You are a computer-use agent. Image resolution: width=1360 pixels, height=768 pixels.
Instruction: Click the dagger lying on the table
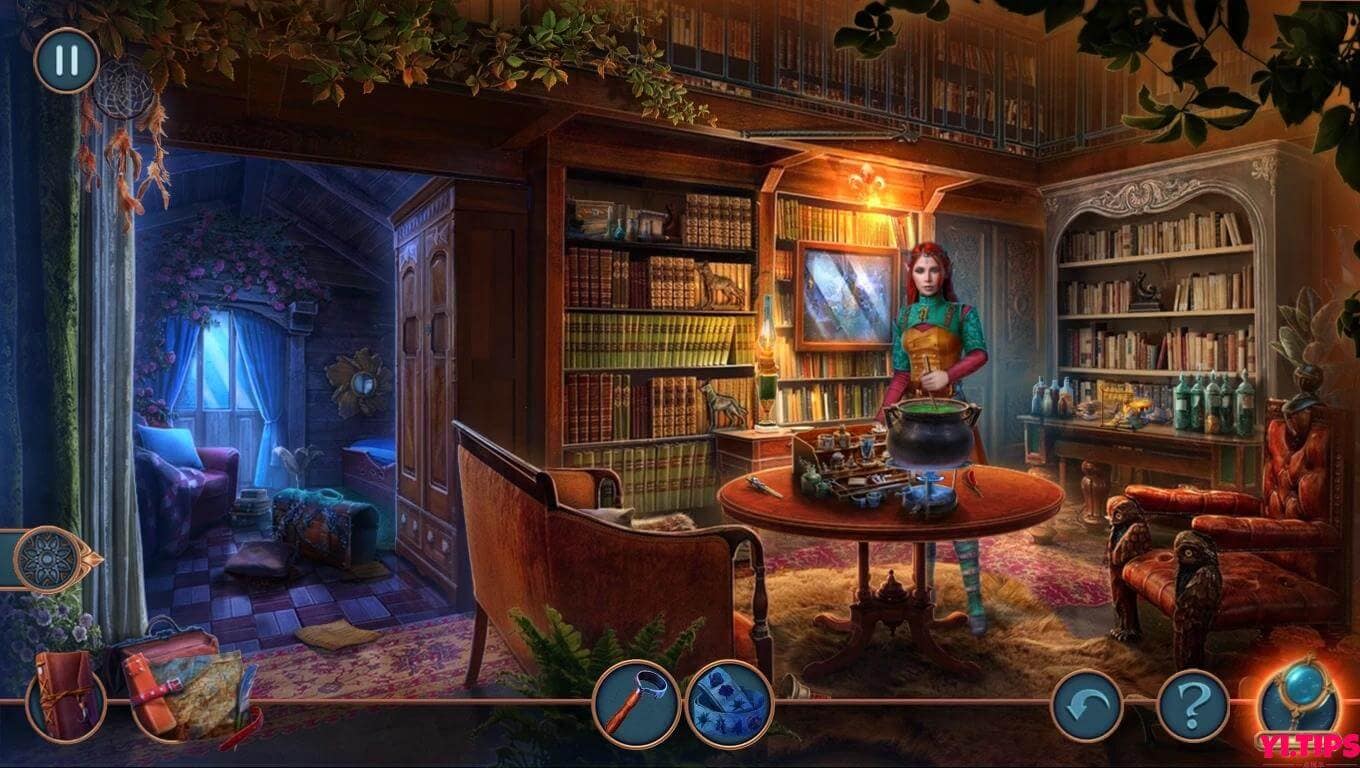pos(757,487)
